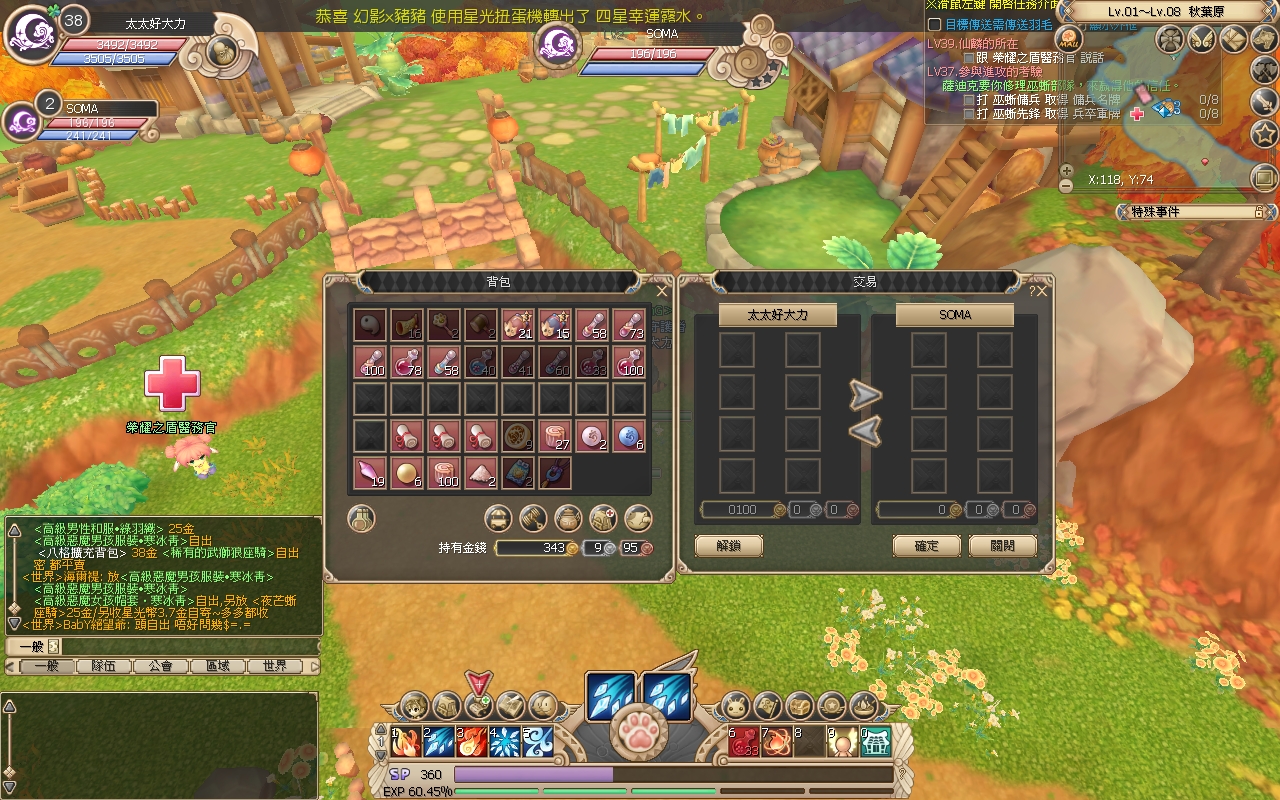Close the 背包 backpack window
Viewport: 1280px width, 800px height.
(661, 291)
